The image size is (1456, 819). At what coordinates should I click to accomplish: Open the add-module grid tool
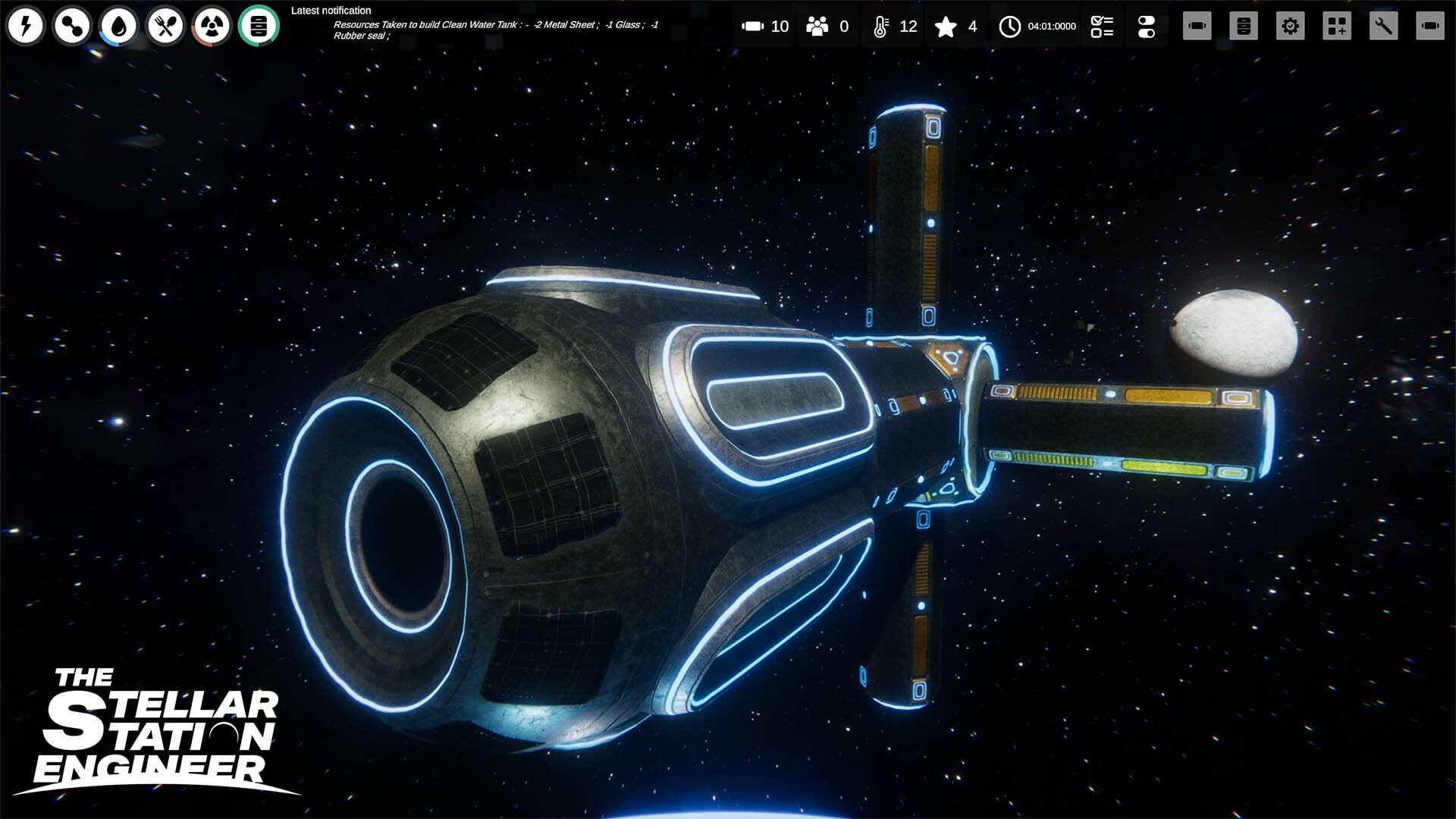[1336, 26]
